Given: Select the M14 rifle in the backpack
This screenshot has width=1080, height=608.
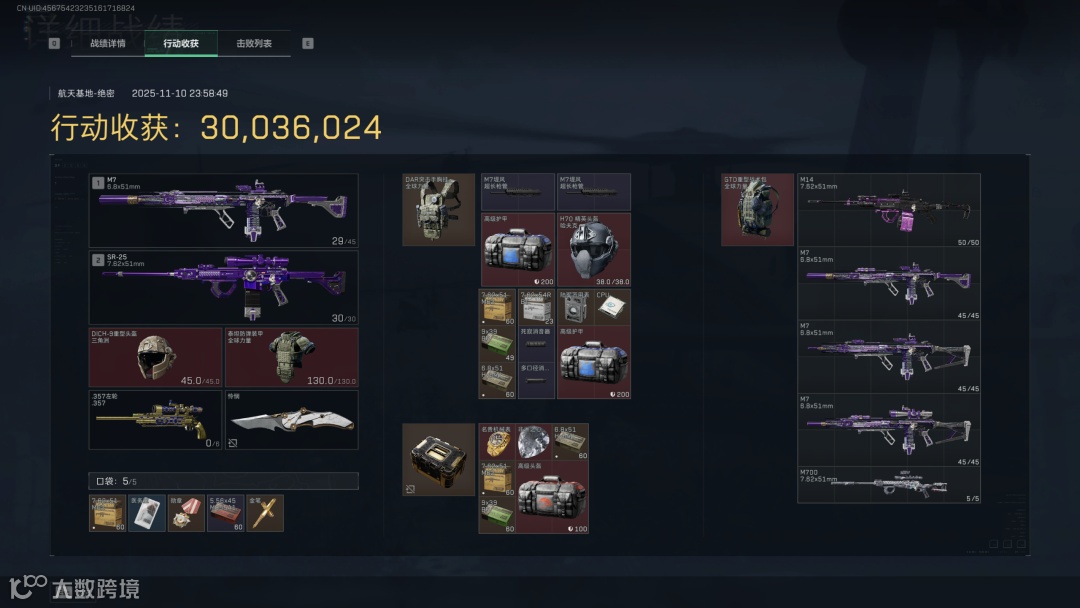Looking at the screenshot, I should [888, 210].
